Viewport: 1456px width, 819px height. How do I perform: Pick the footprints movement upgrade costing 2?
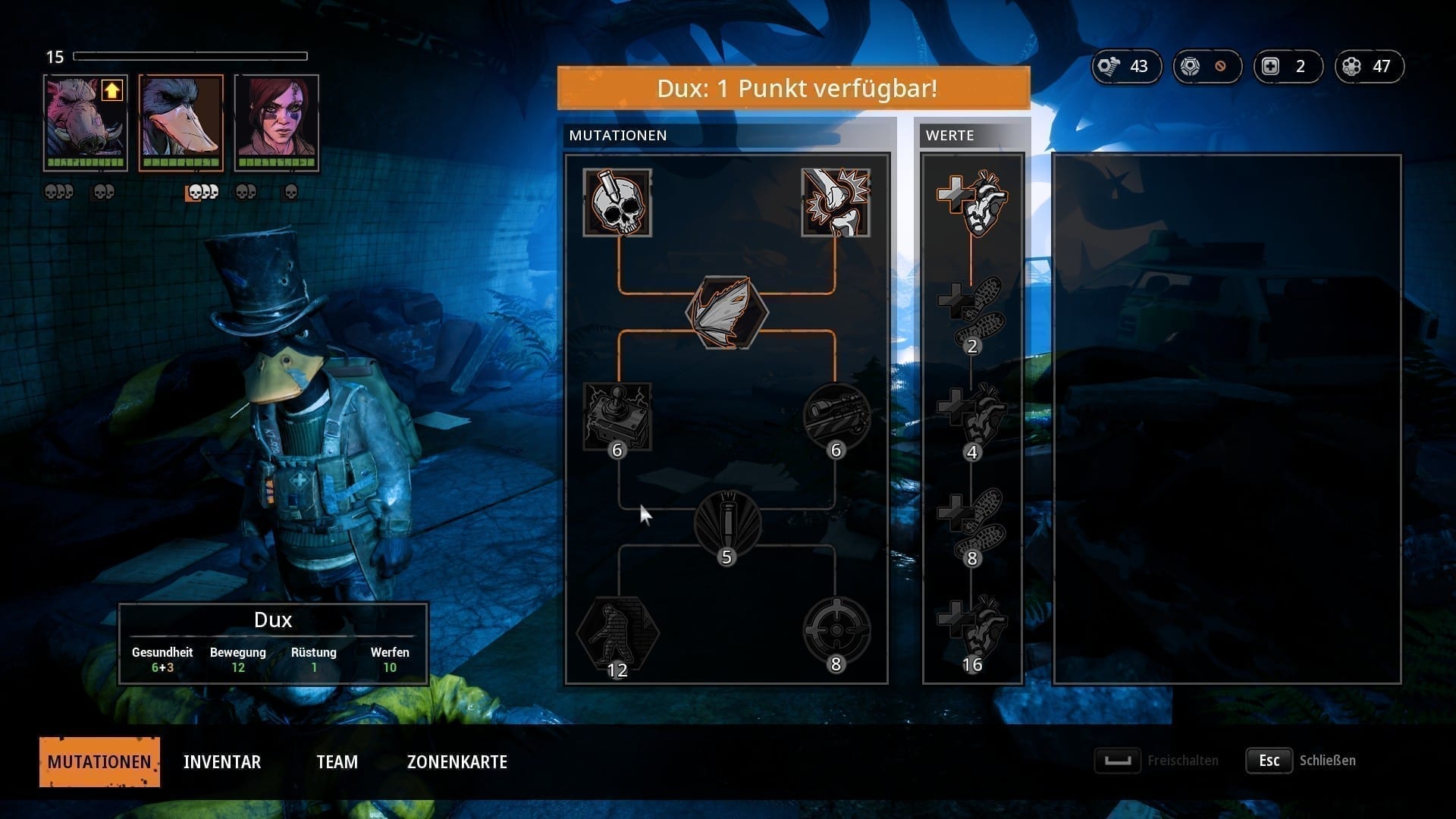(972, 312)
